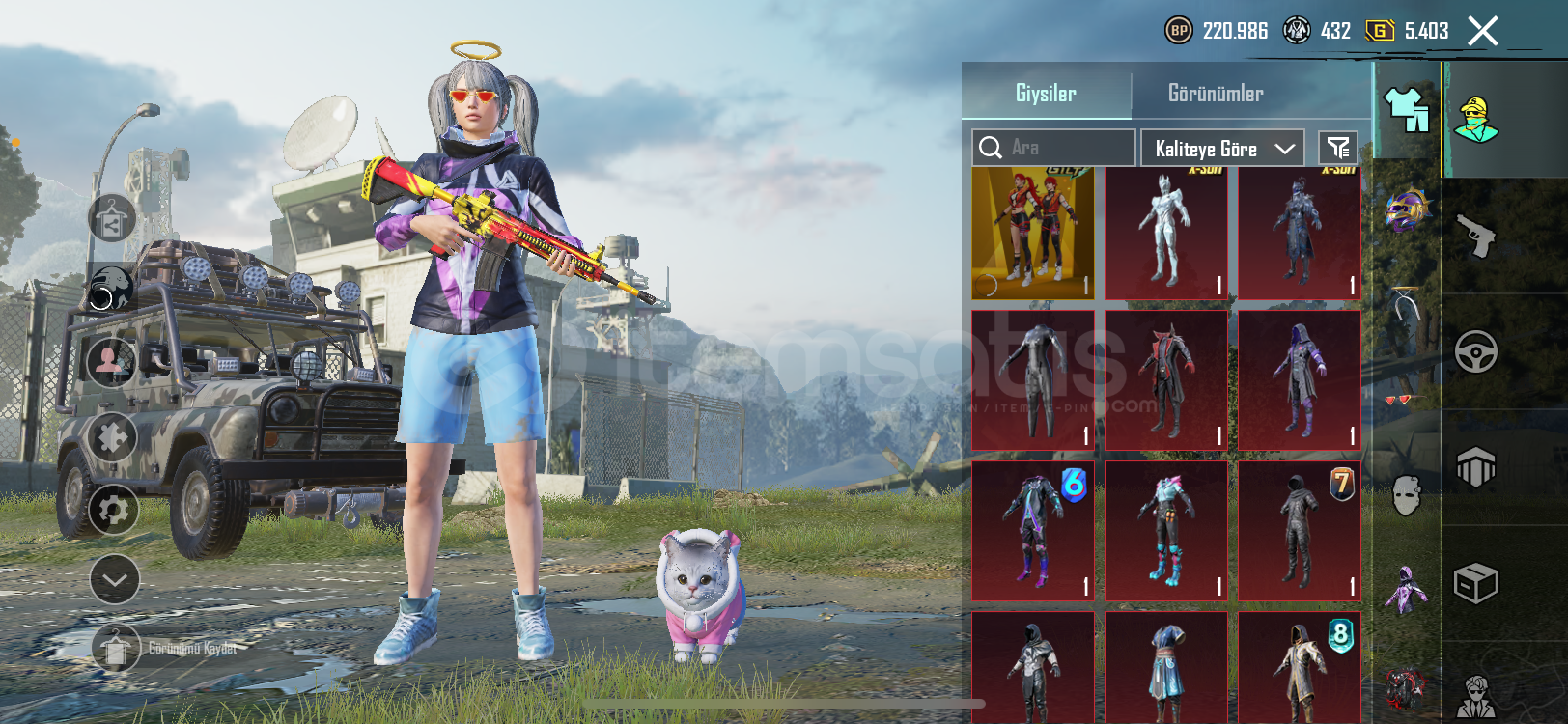Viewport: 1568px width, 724px height.
Task: Select the outfit marked with blue number 6
Action: point(1032,531)
